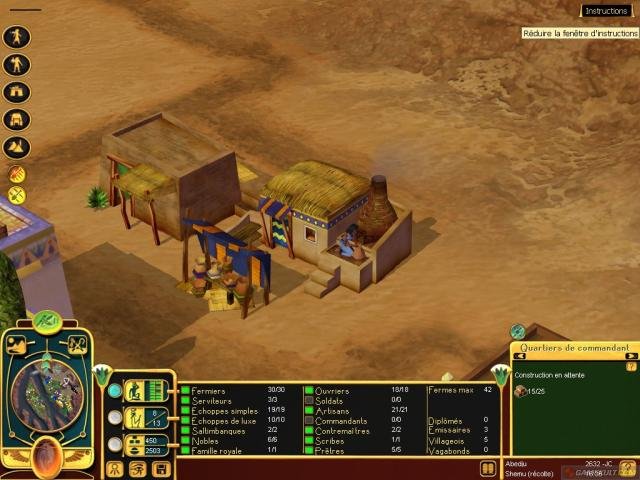Go to next entry in Quartiers de commandant
640x480 pixels.
[630, 356]
